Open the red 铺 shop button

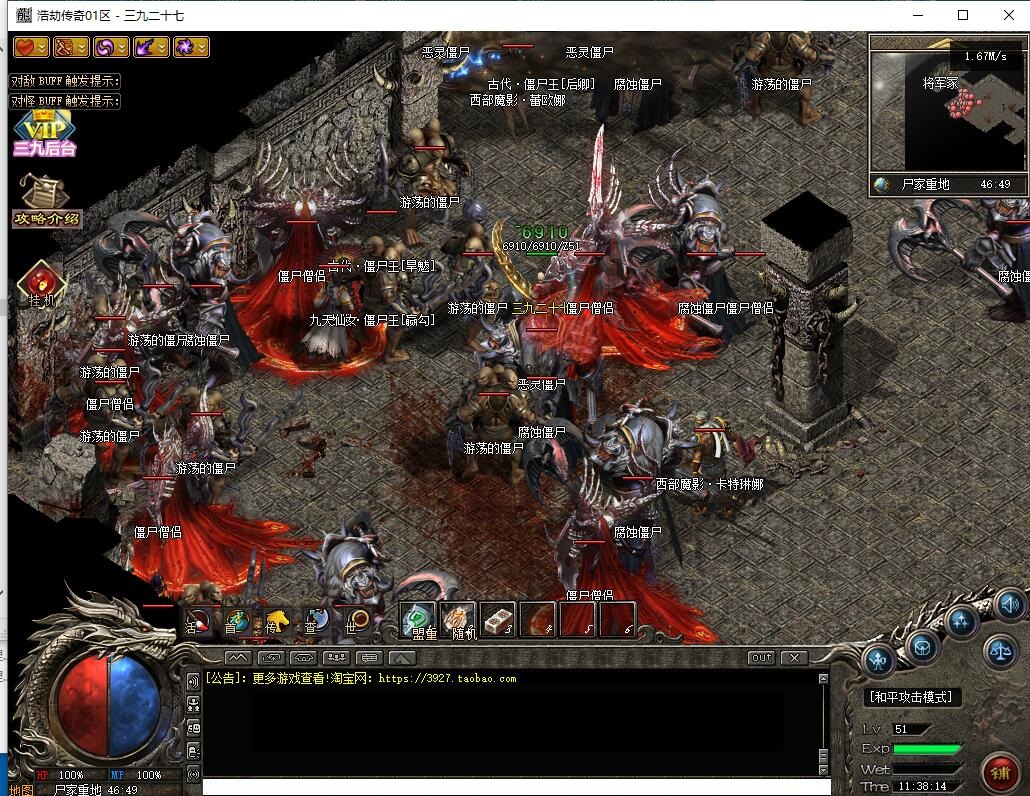(999, 772)
